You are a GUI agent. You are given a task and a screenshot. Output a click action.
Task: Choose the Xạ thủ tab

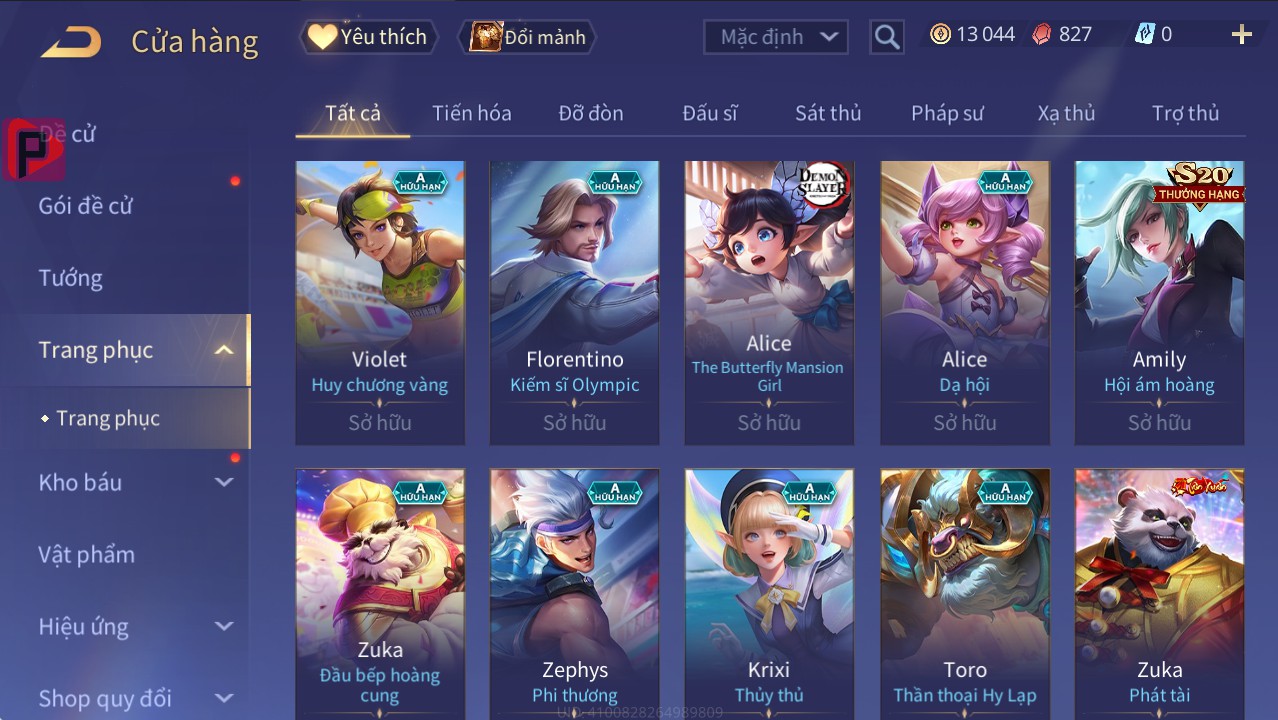click(1066, 113)
